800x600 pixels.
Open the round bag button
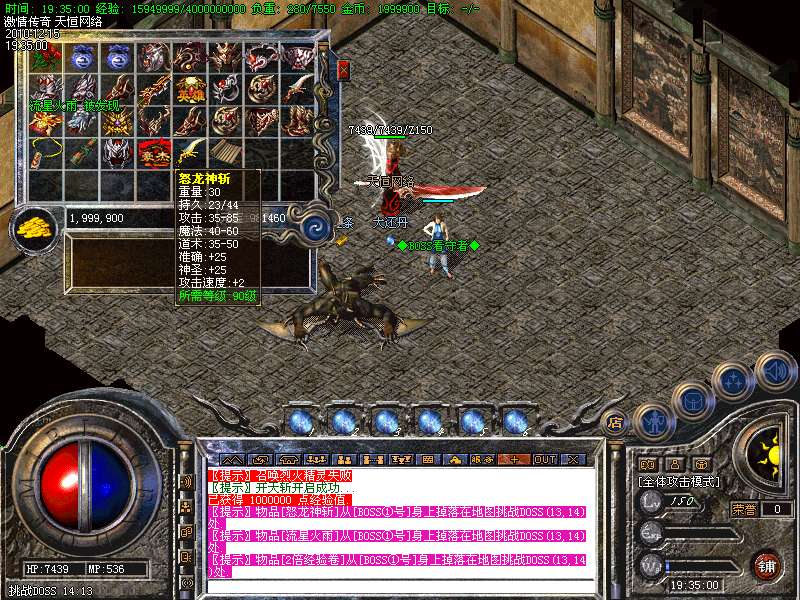point(693,401)
